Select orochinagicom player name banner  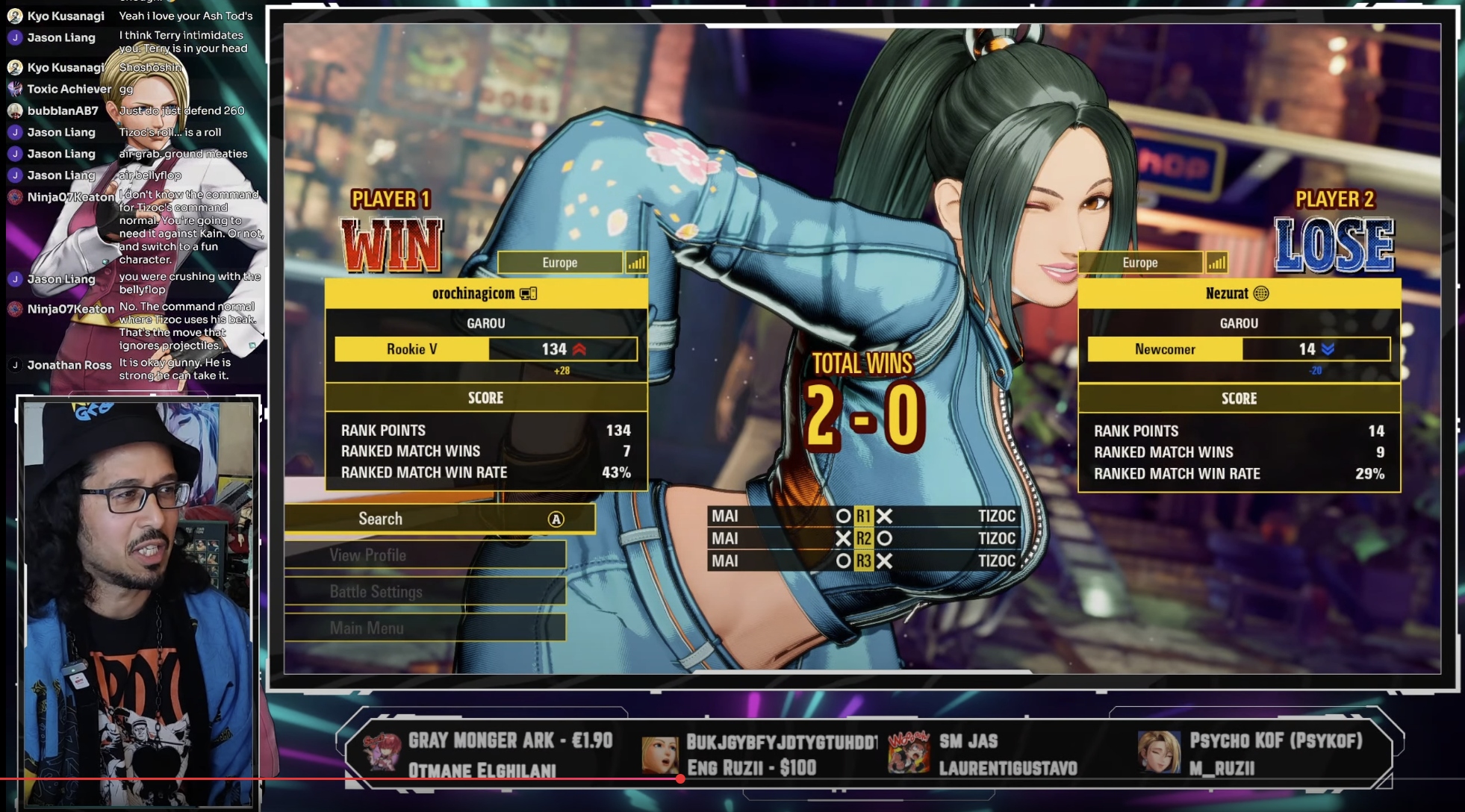(485, 293)
